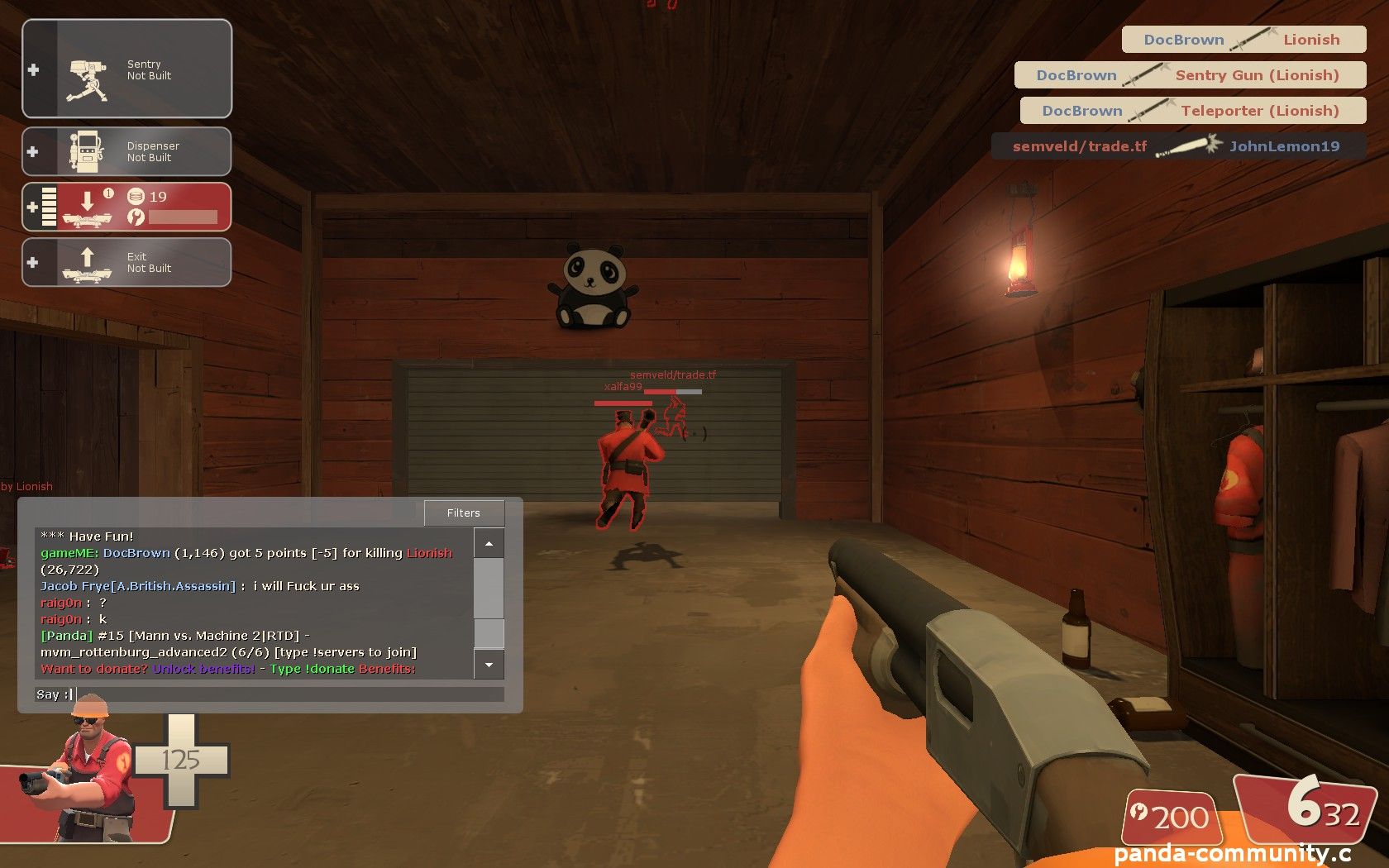This screenshot has height=868, width=1389.
Task: Select the Sentry Not Built panel
Action: 126,69
